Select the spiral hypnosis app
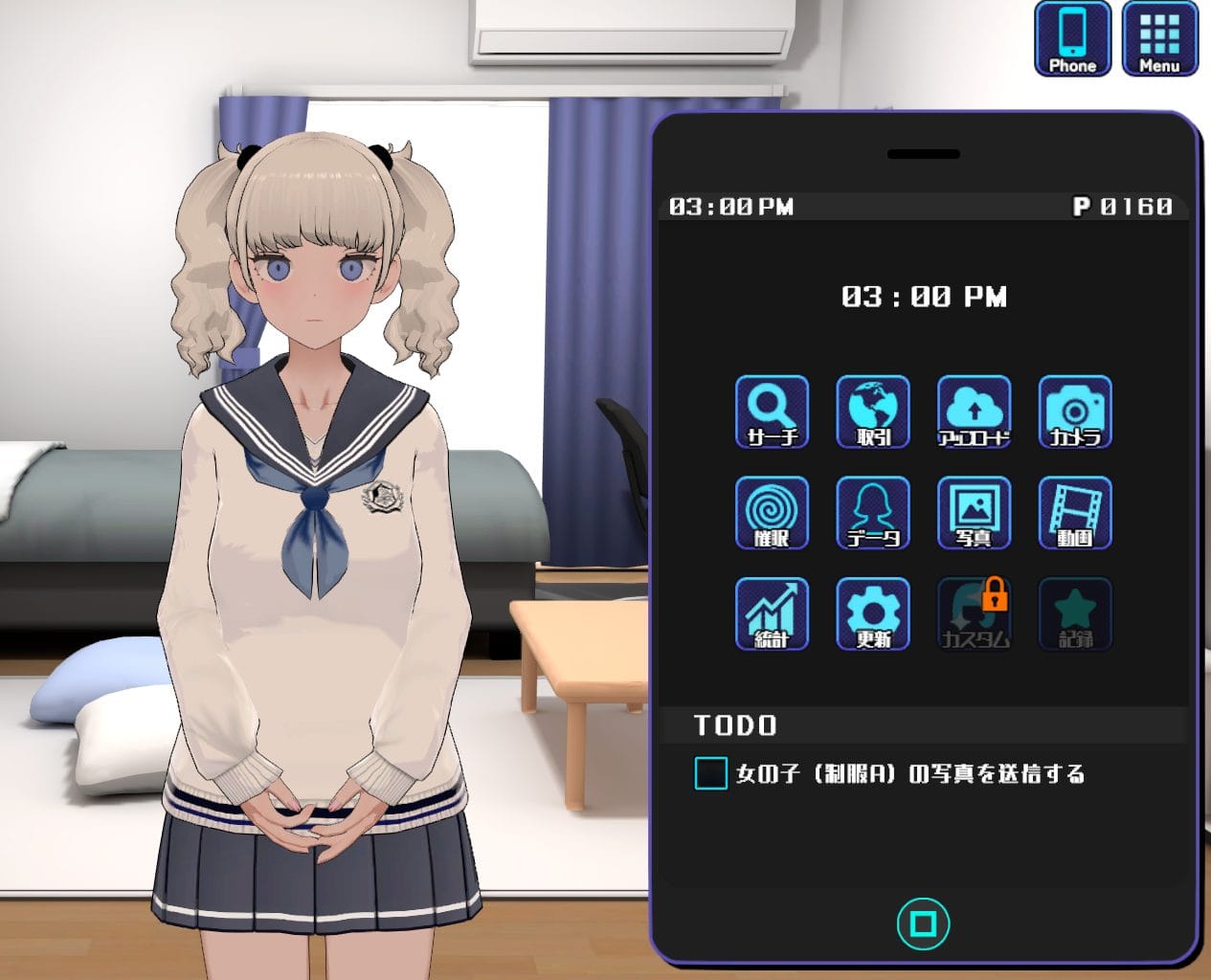Image resolution: width=1211 pixels, height=980 pixels. (x=772, y=513)
